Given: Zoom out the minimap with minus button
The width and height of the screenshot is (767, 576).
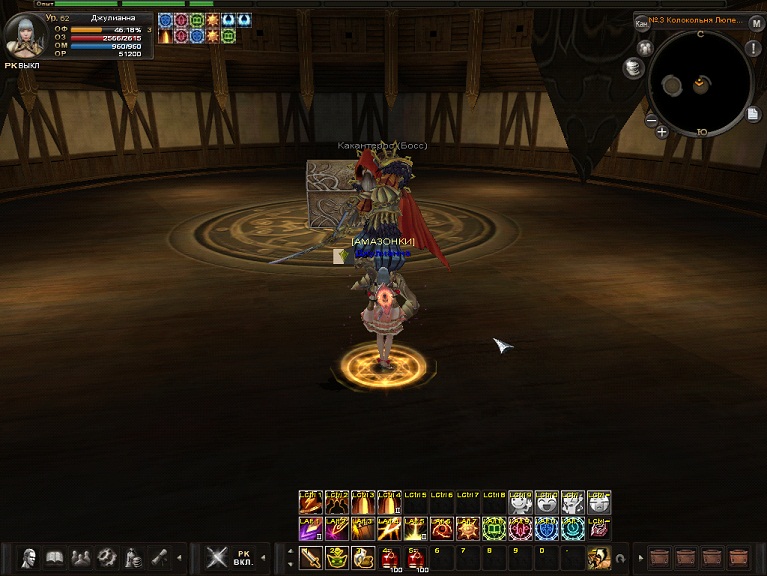Looking at the screenshot, I should pyautogui.click(x=651, y=121).
